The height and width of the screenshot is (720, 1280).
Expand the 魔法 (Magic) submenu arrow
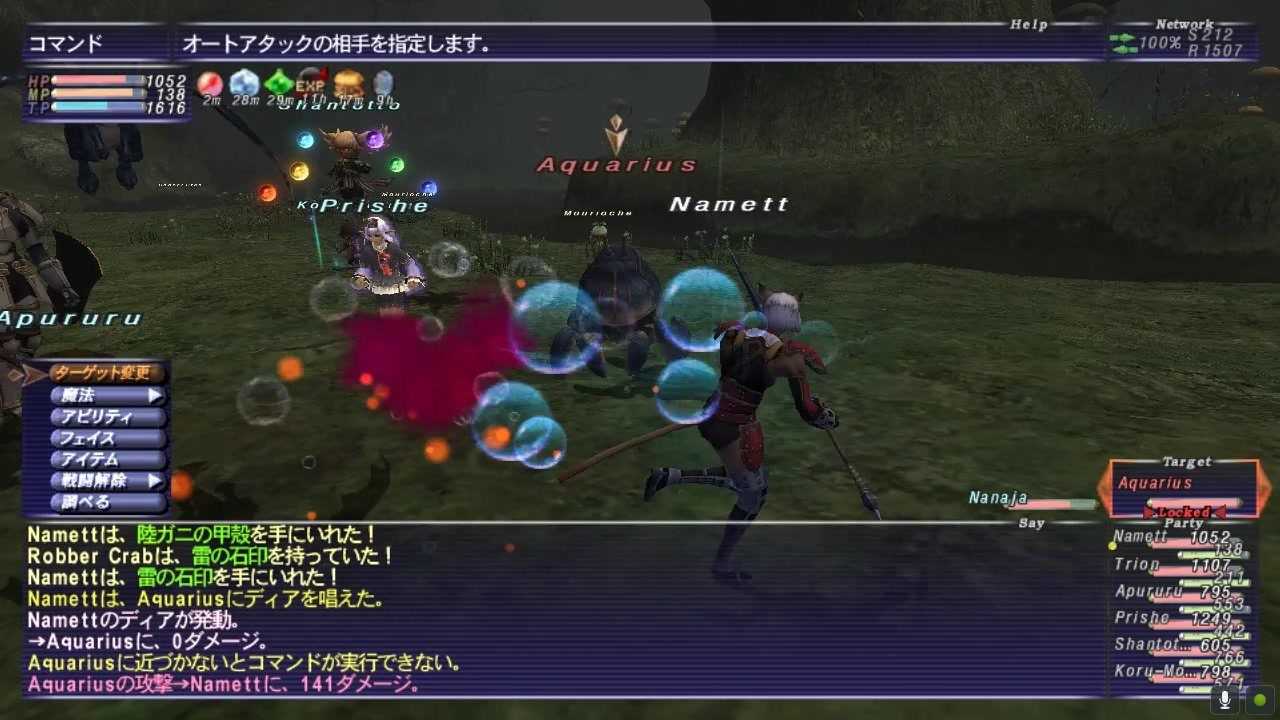155,396
